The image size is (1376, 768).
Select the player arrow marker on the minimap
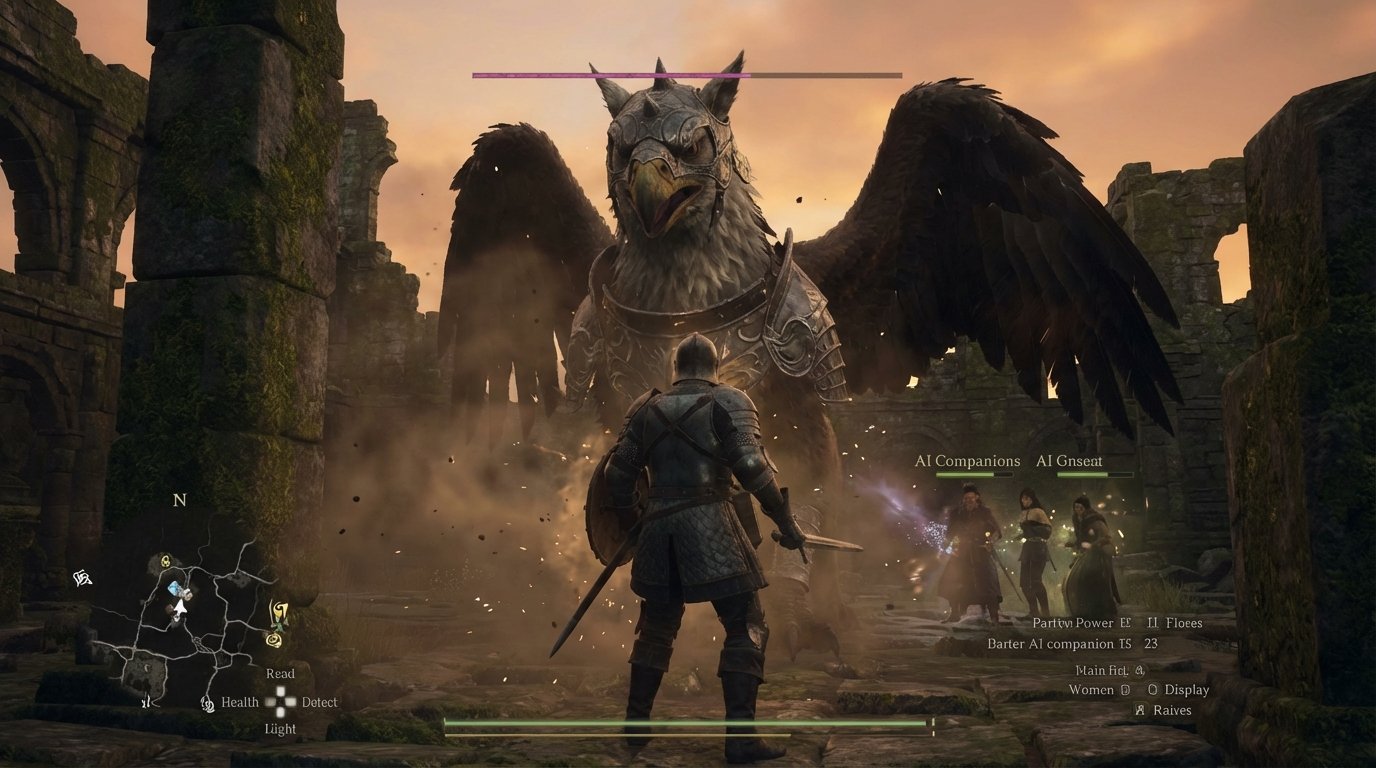click(180, 608)
